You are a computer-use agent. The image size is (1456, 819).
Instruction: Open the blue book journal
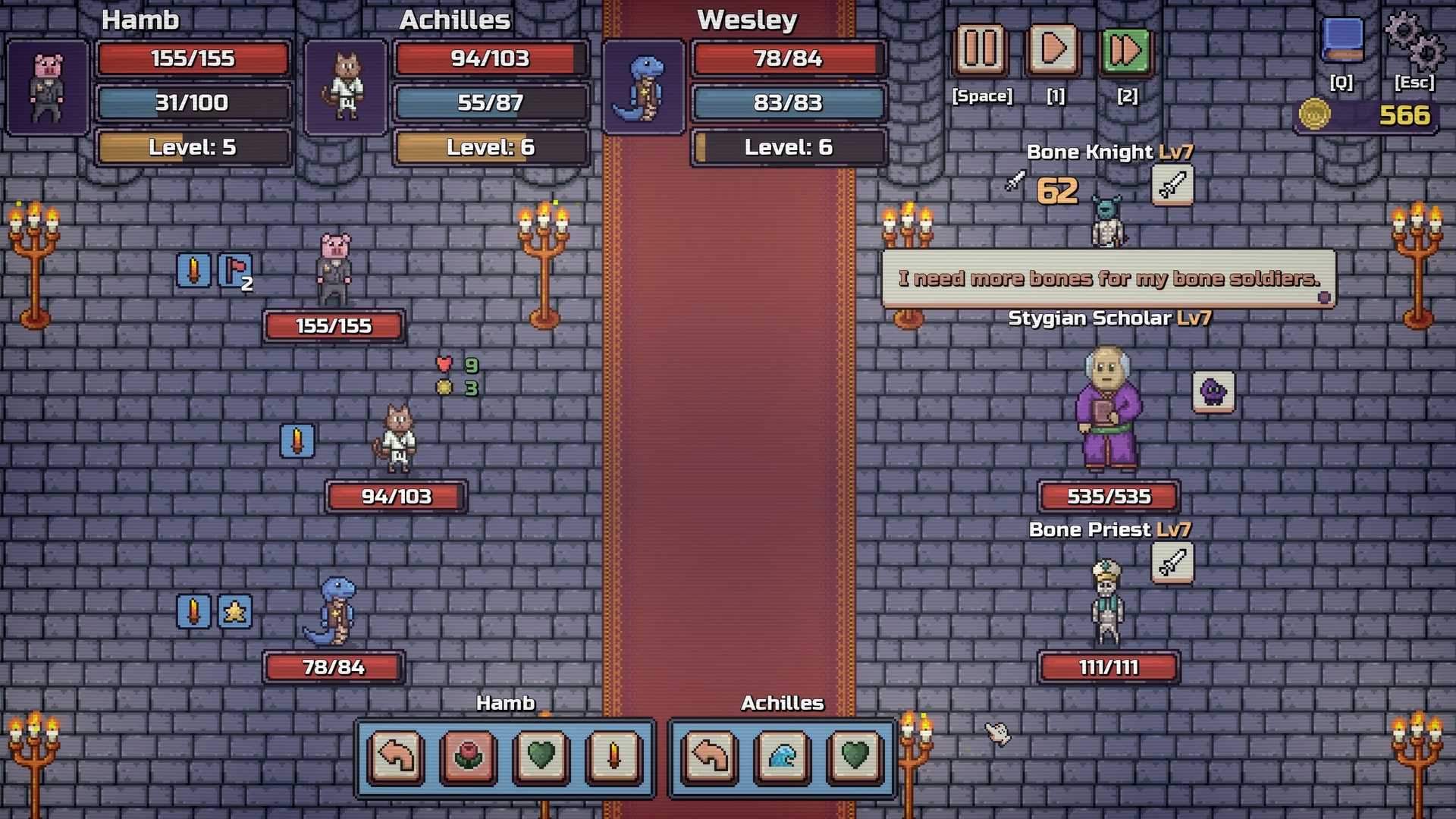[1342, 39]
